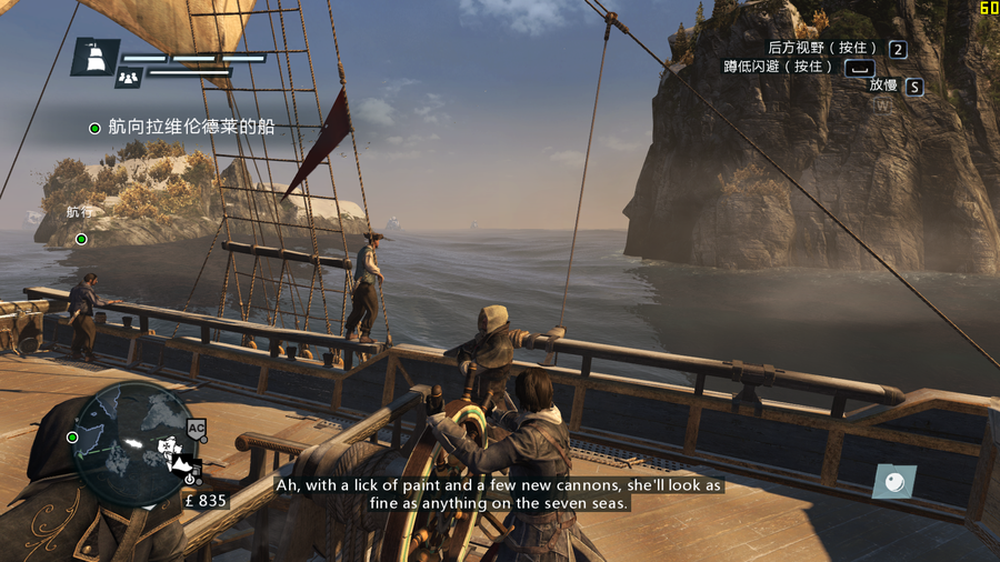Open the objective "航向拉维伦德莱的船"

point(190,127)
